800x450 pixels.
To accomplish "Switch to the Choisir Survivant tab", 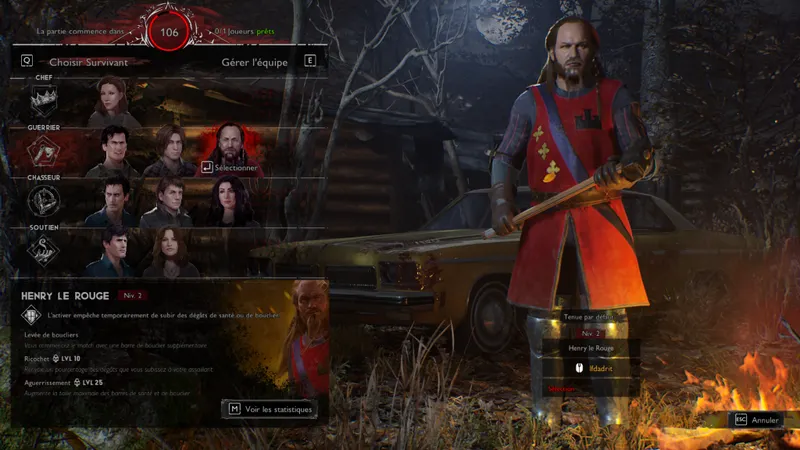I will 88,61.
